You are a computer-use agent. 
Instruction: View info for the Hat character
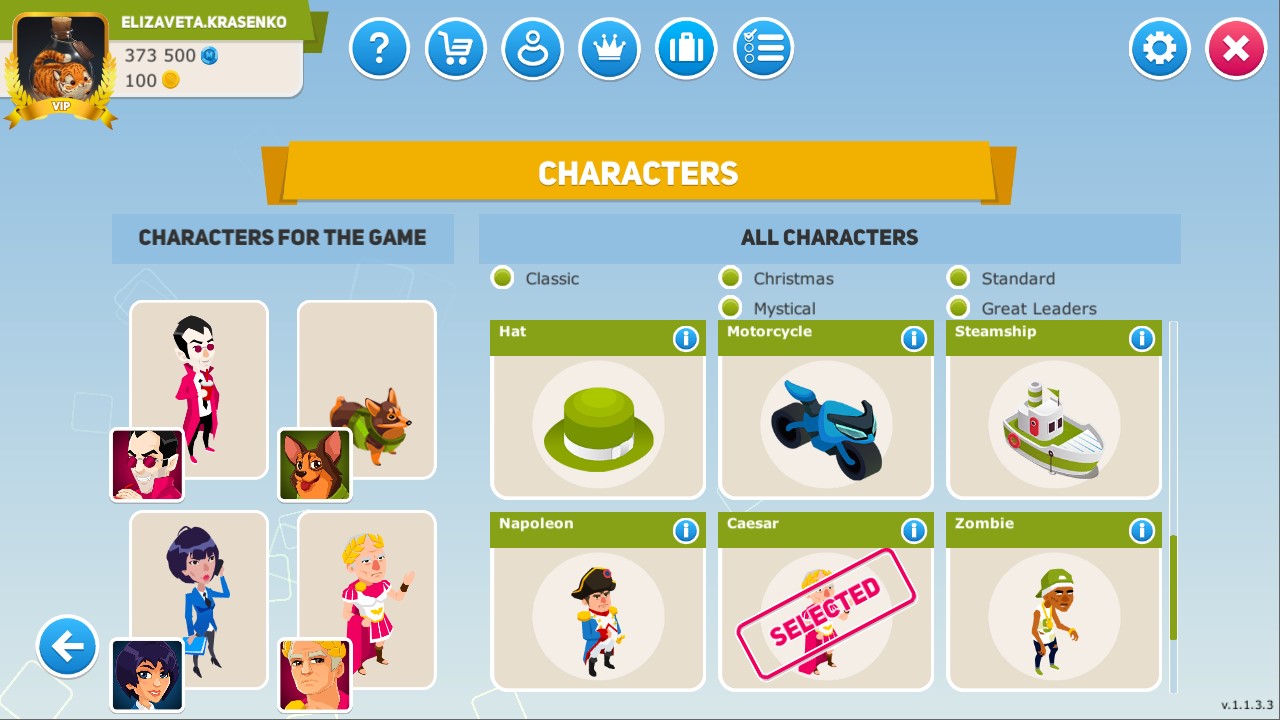(x=686, y=338)
